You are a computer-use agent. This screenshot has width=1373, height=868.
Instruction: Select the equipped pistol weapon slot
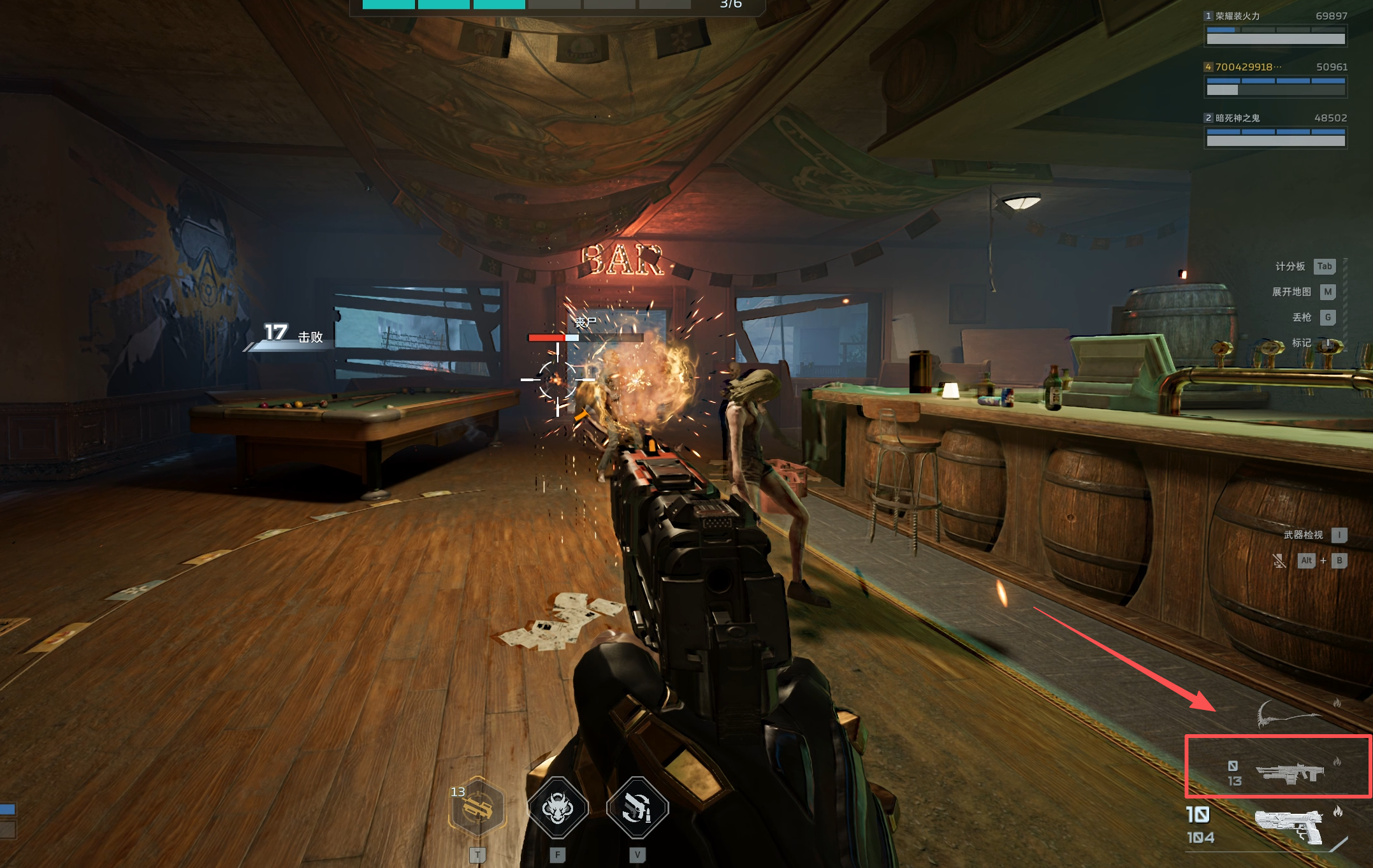[1288, 826]
